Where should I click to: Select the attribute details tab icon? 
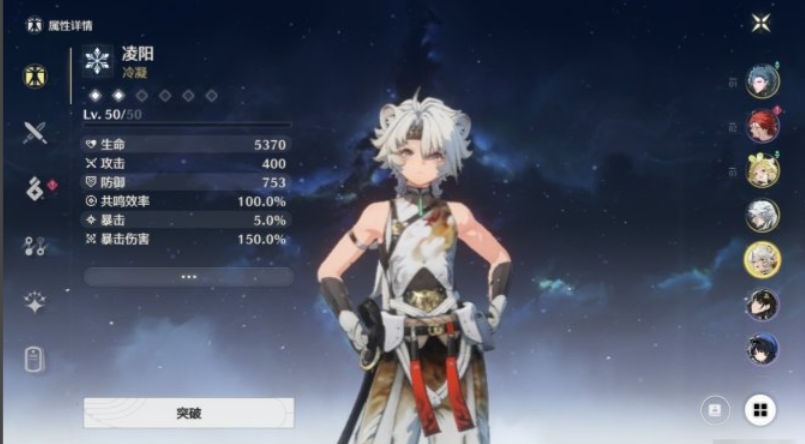click(35, 76)
